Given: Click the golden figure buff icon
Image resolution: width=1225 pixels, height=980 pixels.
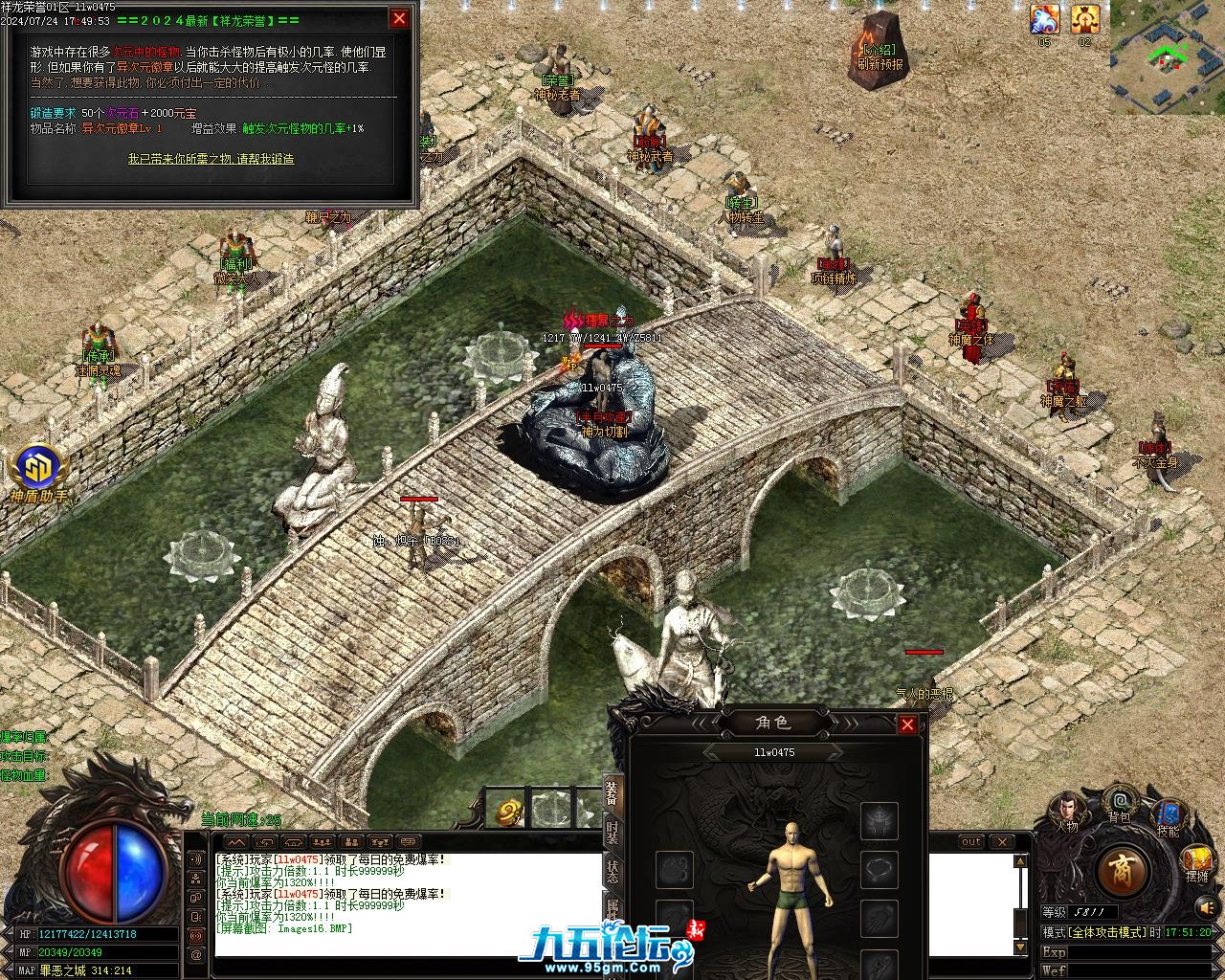Looking at the screenshot, I should point(1084,19).
